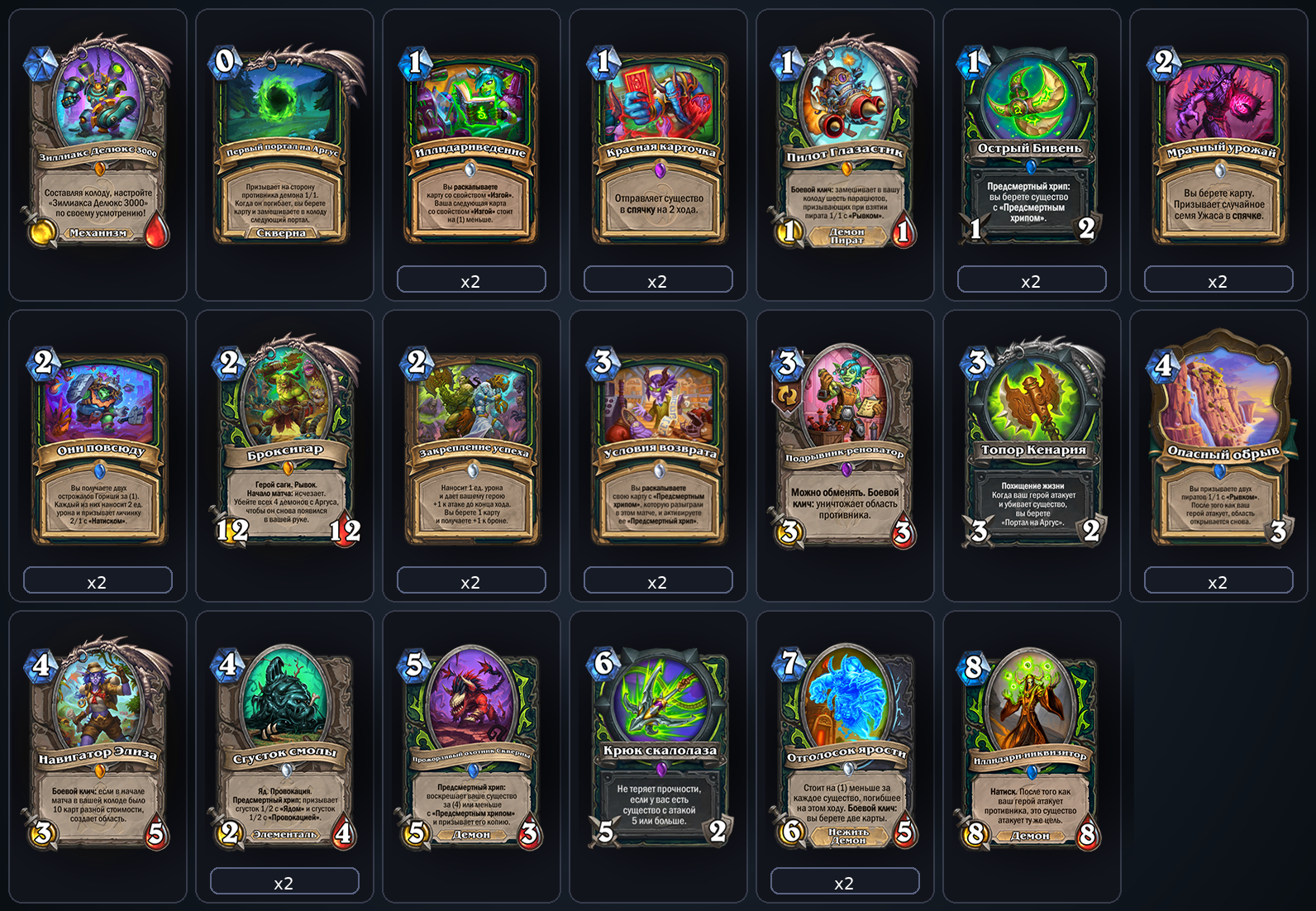Click the mana crystal on Первый портал на Аргус
The image size is (1316, 911).
point(223,62)
